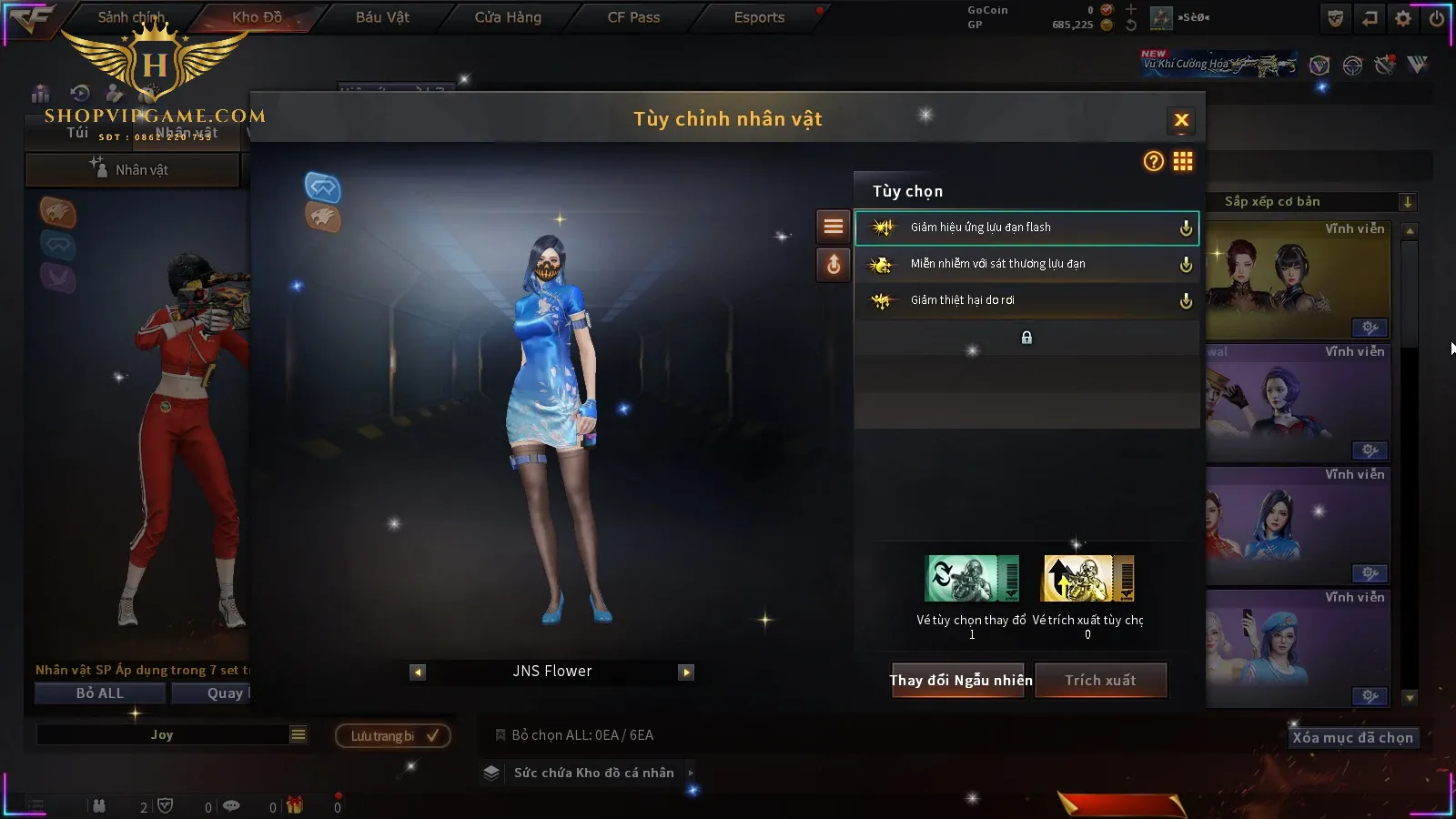
Task: Close the Tùy chỉnh nhân vật dialog
Action: tap(1181, 120)
